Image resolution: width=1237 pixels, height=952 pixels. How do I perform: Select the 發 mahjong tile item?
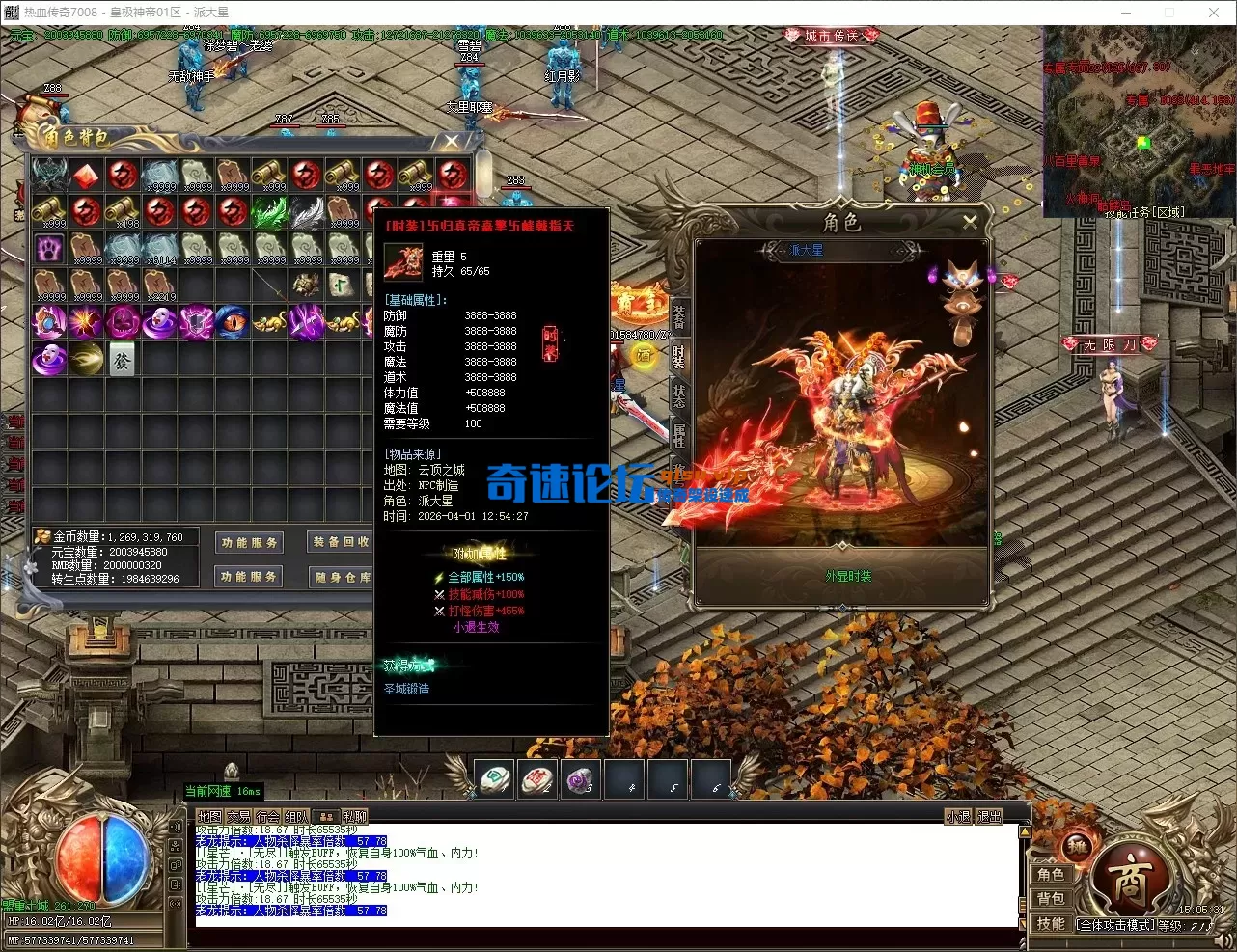pos(123,360)
